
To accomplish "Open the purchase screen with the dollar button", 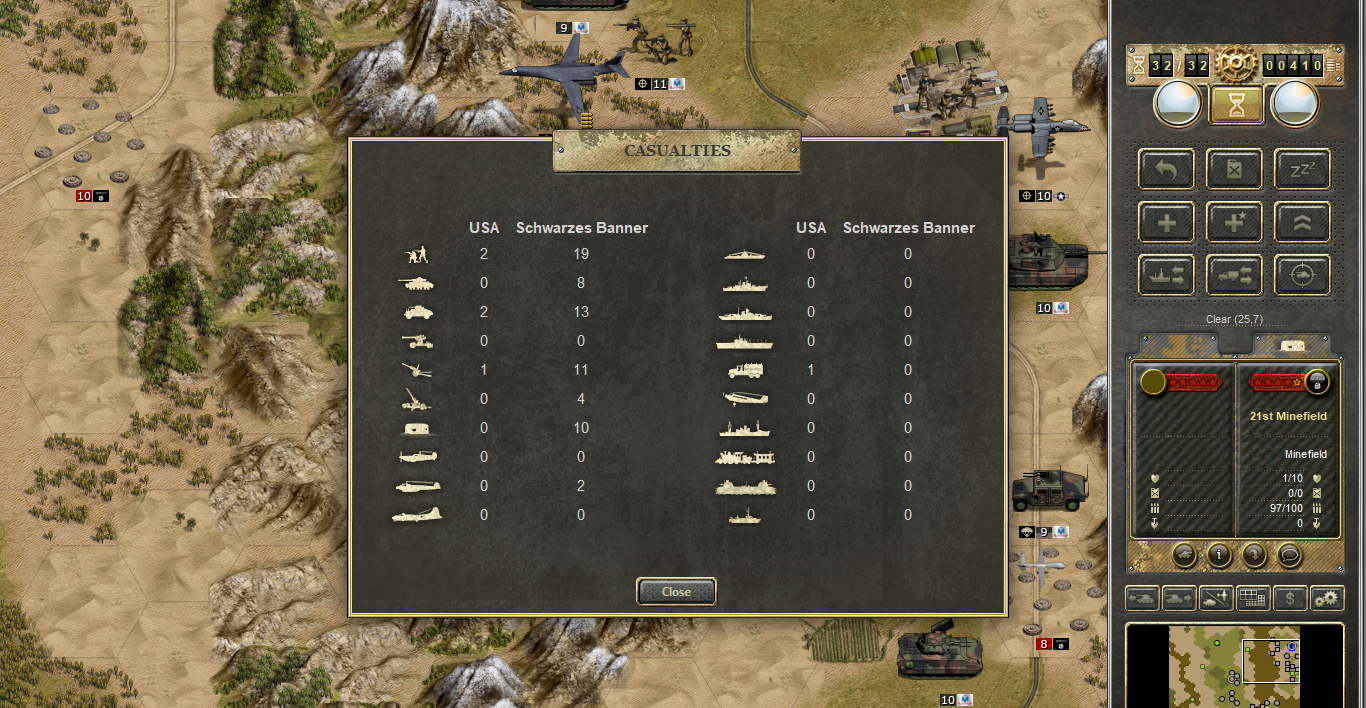I will (x=1291, y=599).
